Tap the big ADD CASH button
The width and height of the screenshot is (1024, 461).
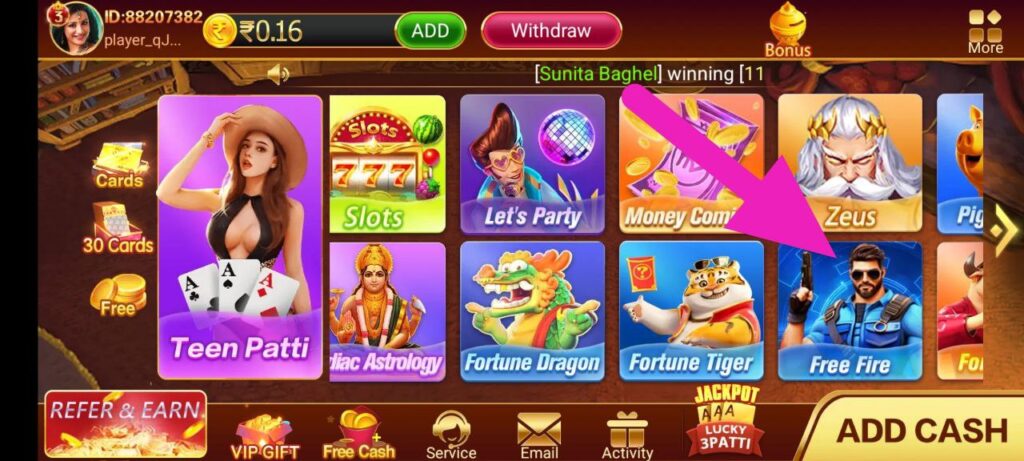(920, 430)
